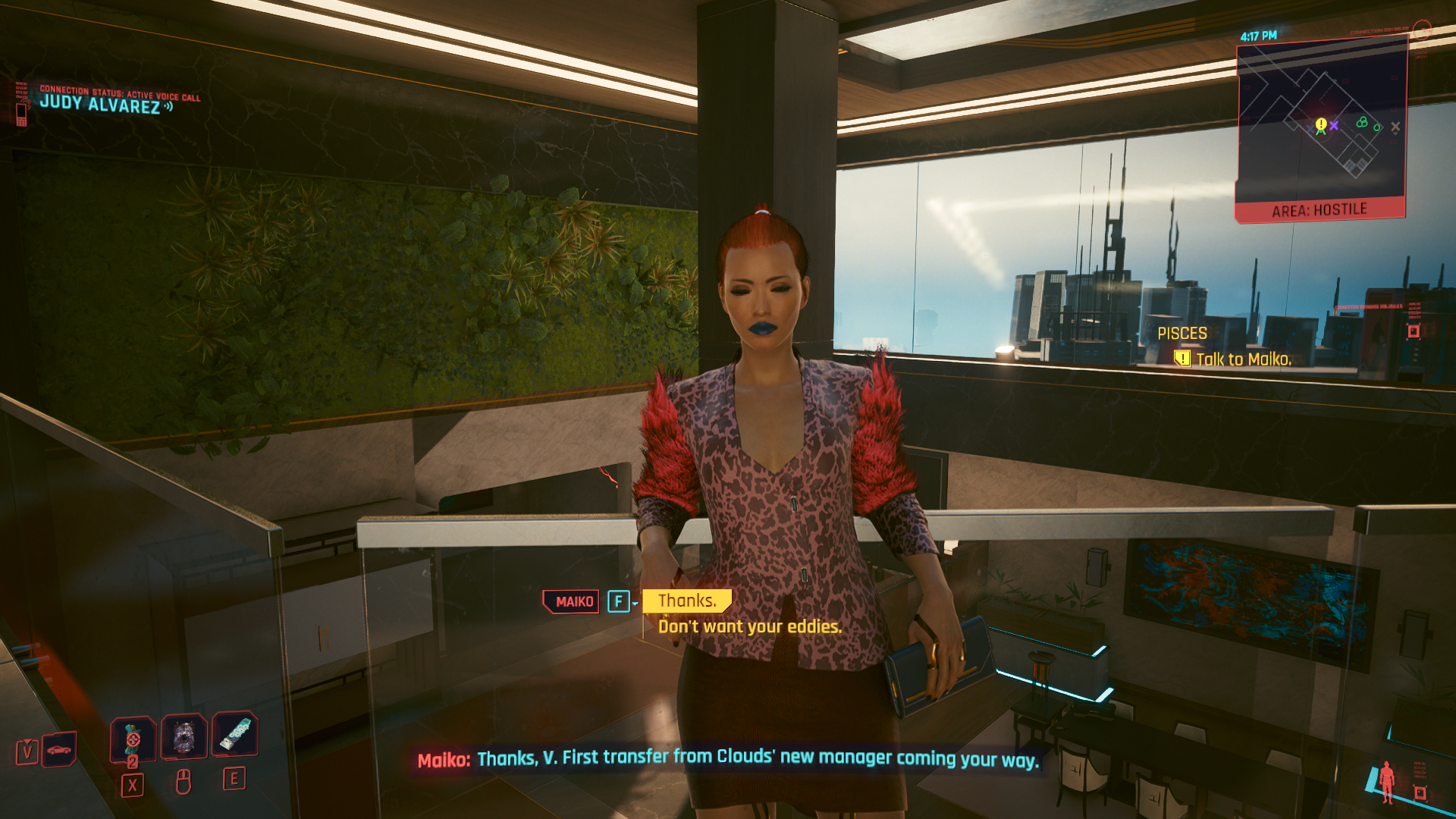
Task: Click the speaker icon after Judy Alvarez's name
Action: [168, 108]
